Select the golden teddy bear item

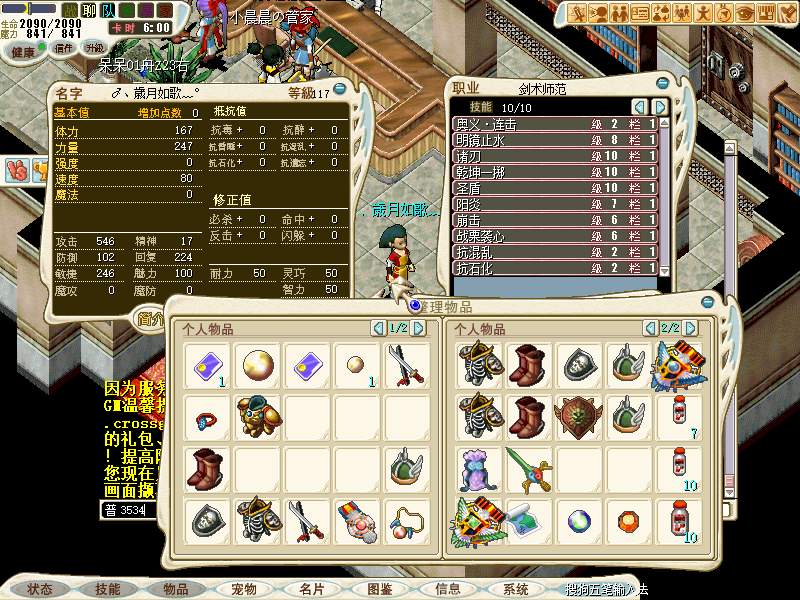coord(258,415)
